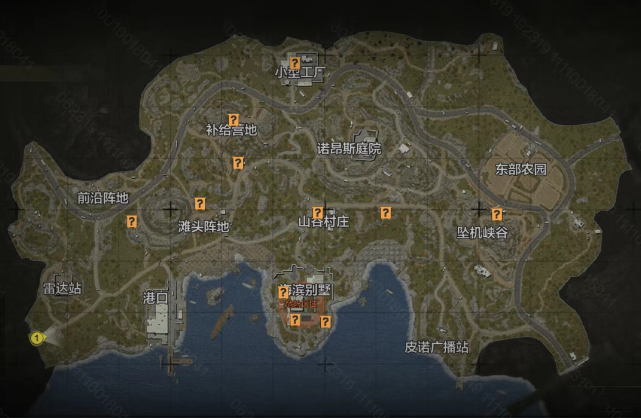Choose the question marker below 前沿阵地
This screenshot has height=418, width=641.
pos(131,221)
